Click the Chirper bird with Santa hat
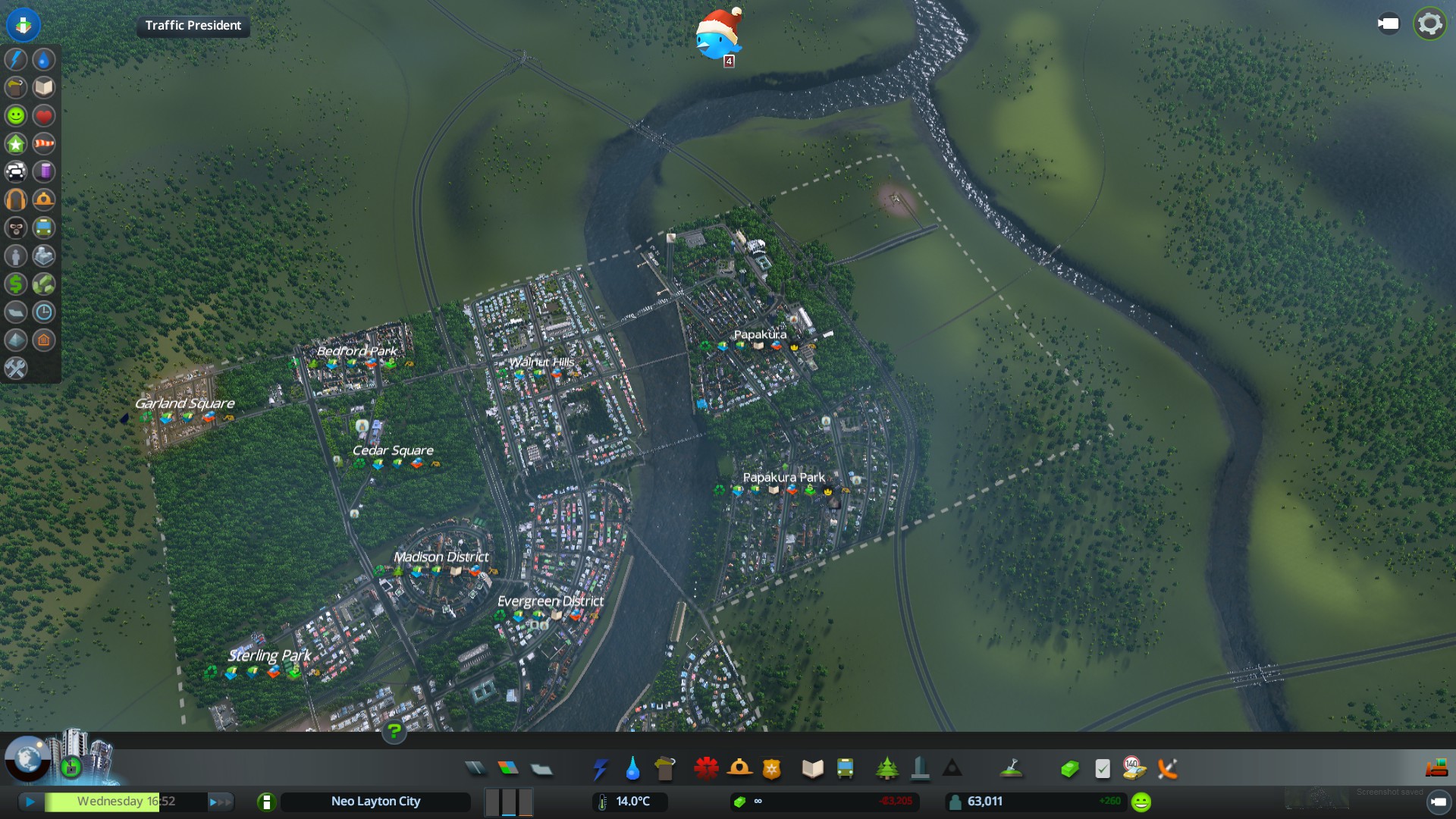The width and height of the screenshot is (1456, 819). (717, 36)
